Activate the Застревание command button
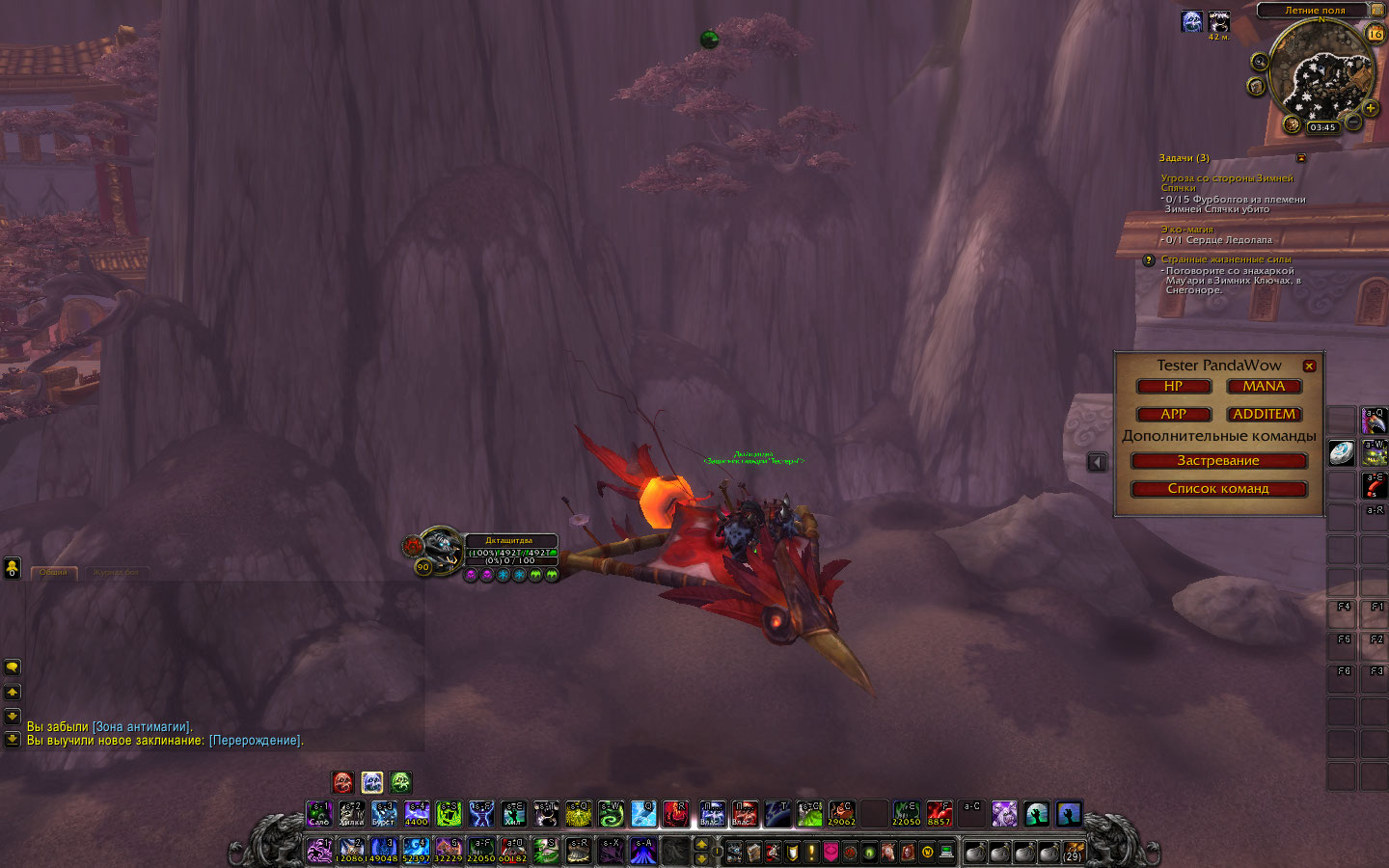 tap(1218, 461)
